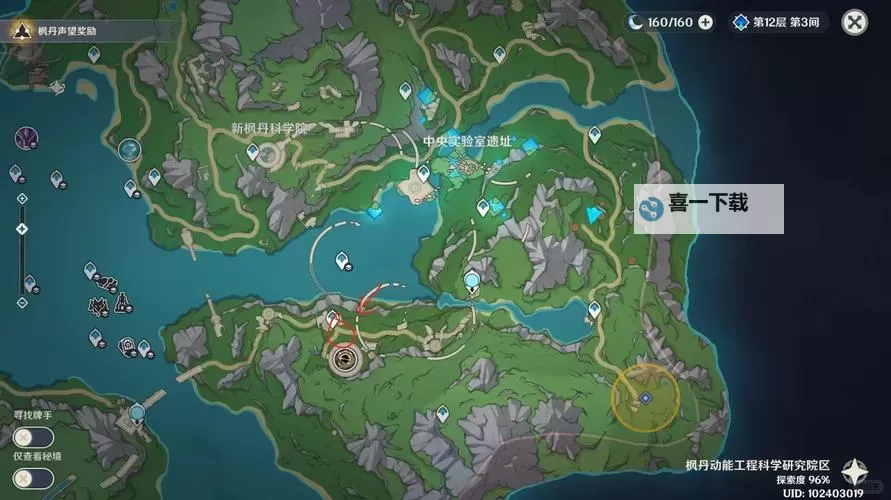Open the map pin star button
The height and width of the screenshot is (500, 891).
click(x=855, y=472)
